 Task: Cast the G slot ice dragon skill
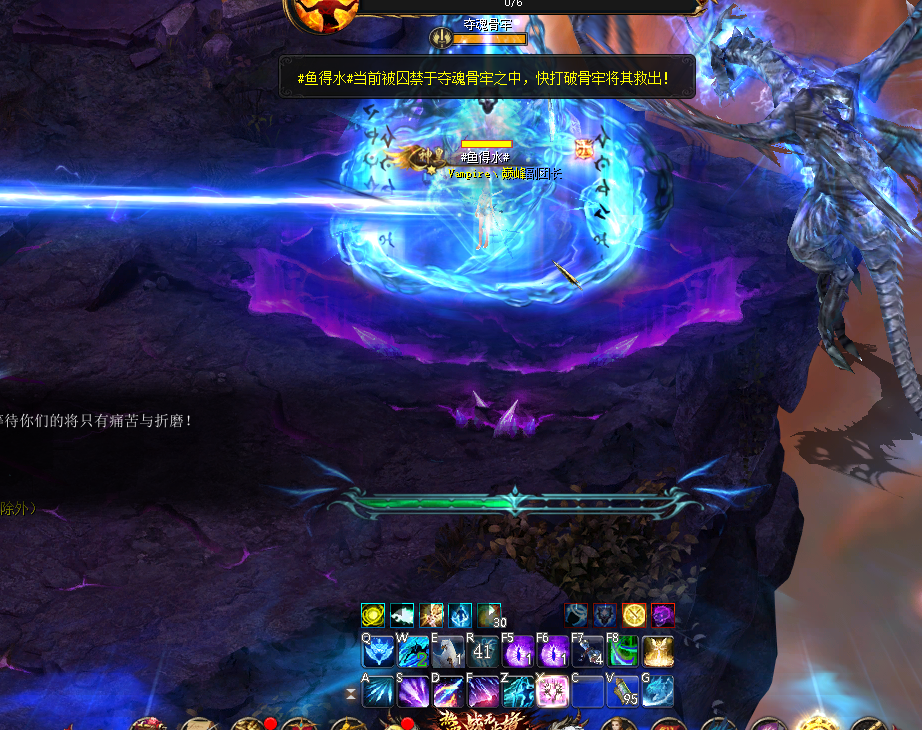pyautogui.click(x=658, y=691)
